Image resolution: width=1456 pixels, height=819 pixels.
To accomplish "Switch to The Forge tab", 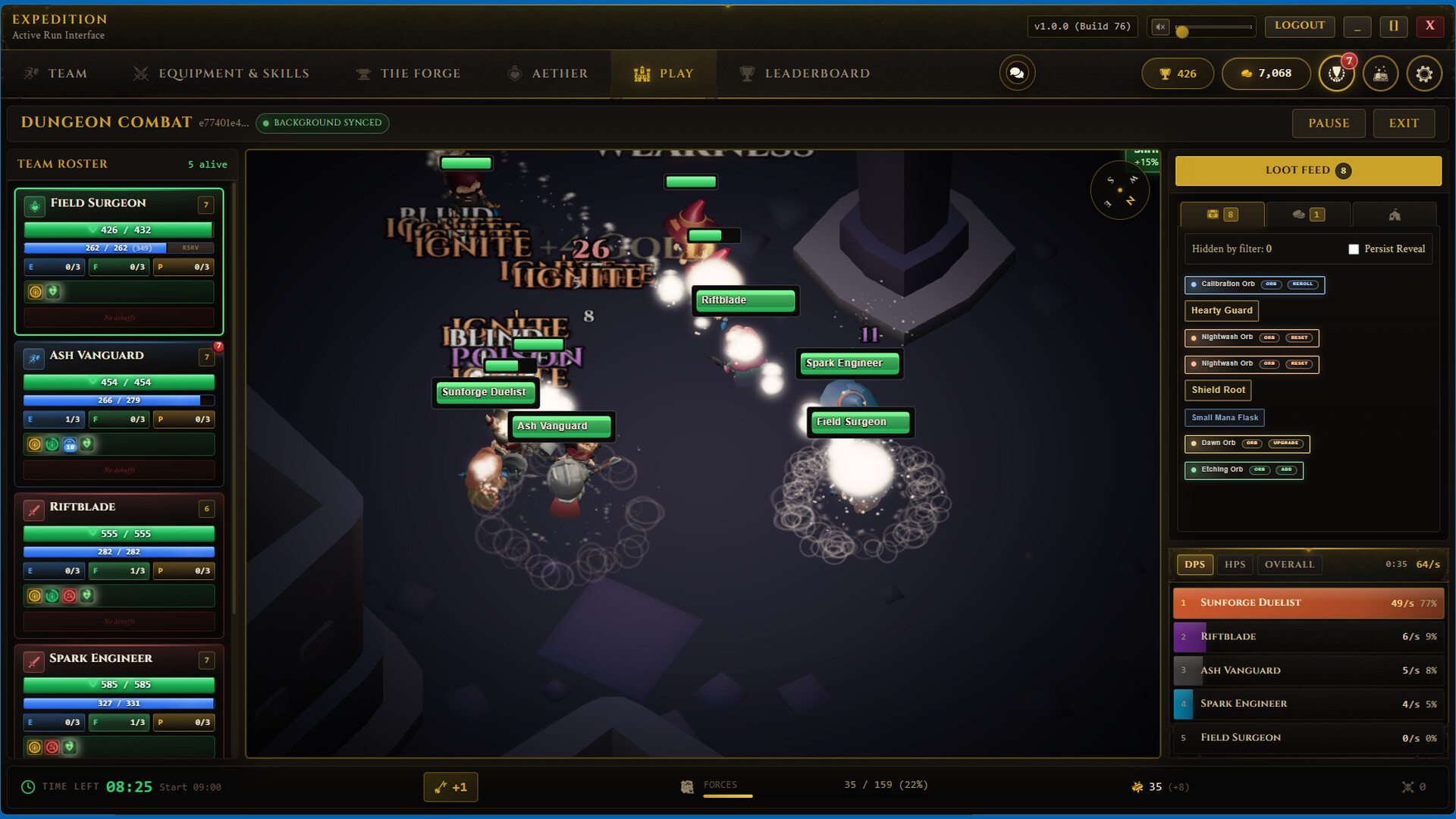I will 408,73.
